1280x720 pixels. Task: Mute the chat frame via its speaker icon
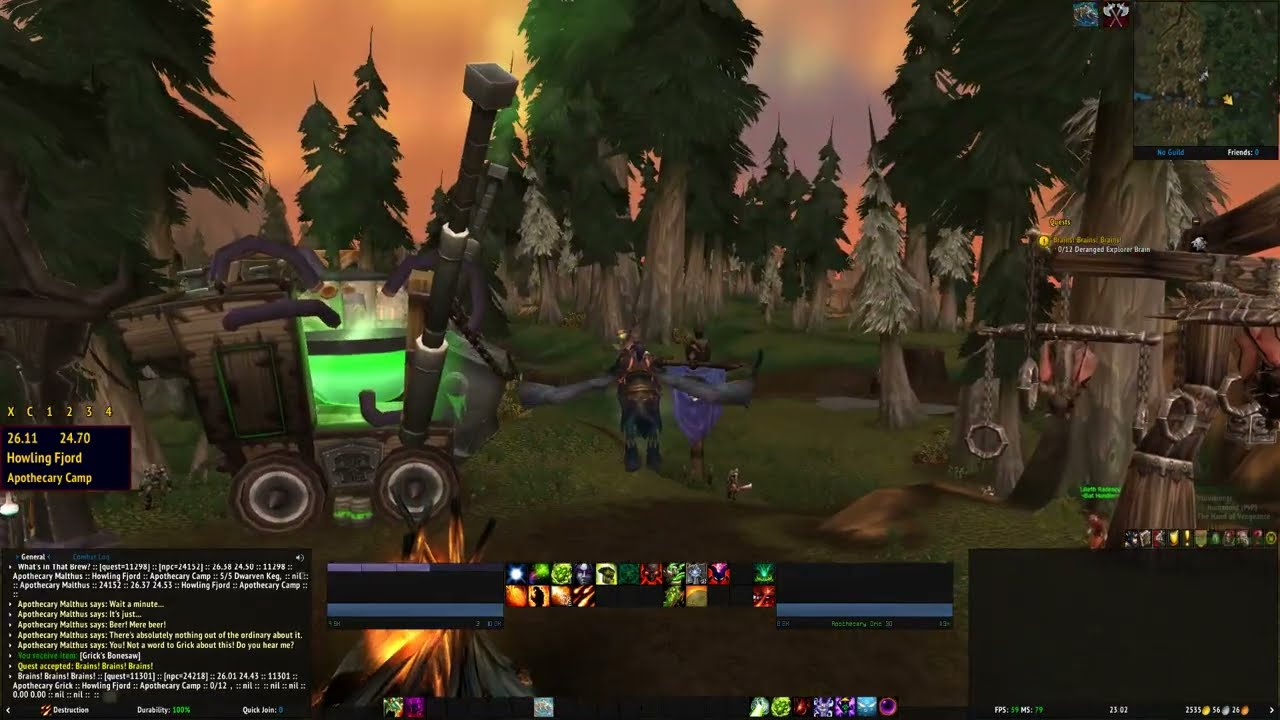click(299, 556)
